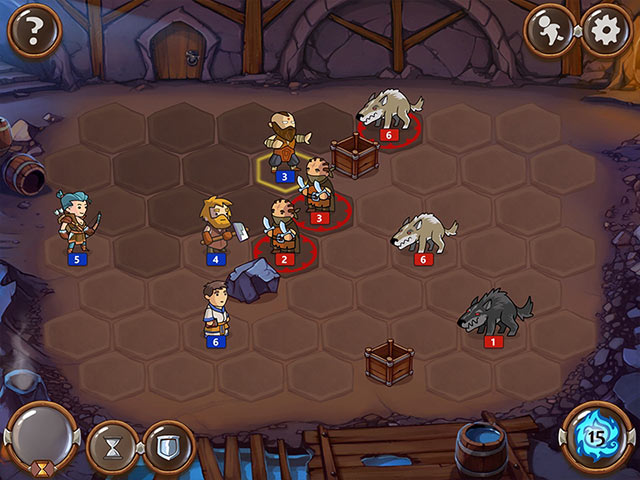
Task: Target the knife creature marked 2
Action: point(281,229)
